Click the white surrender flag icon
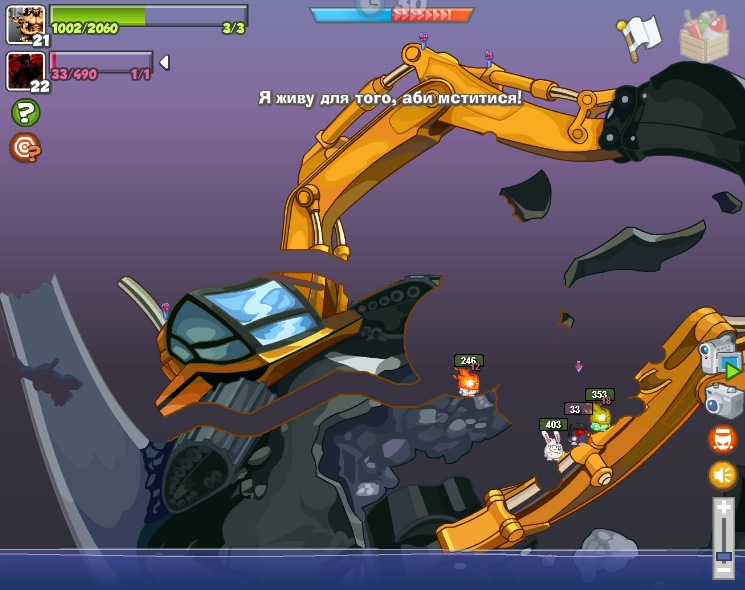This screenshot has width=745, height=590. [x=639, y=34]
